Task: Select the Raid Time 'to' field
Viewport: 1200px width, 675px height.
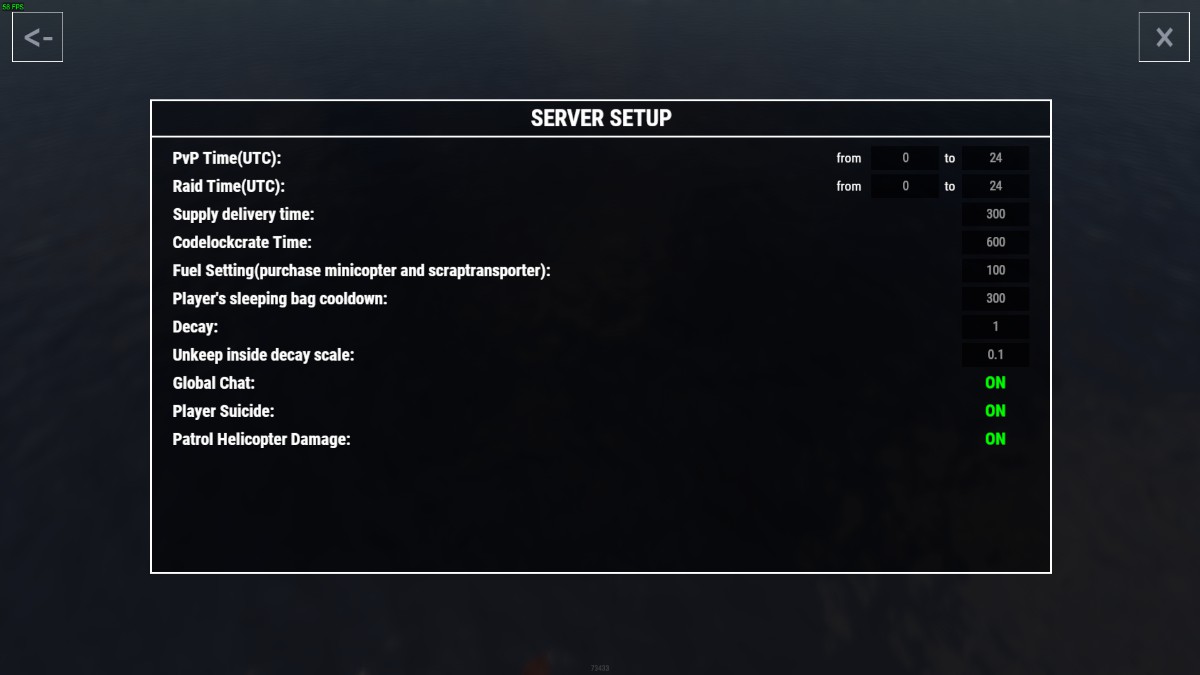Action: (995, 186)
